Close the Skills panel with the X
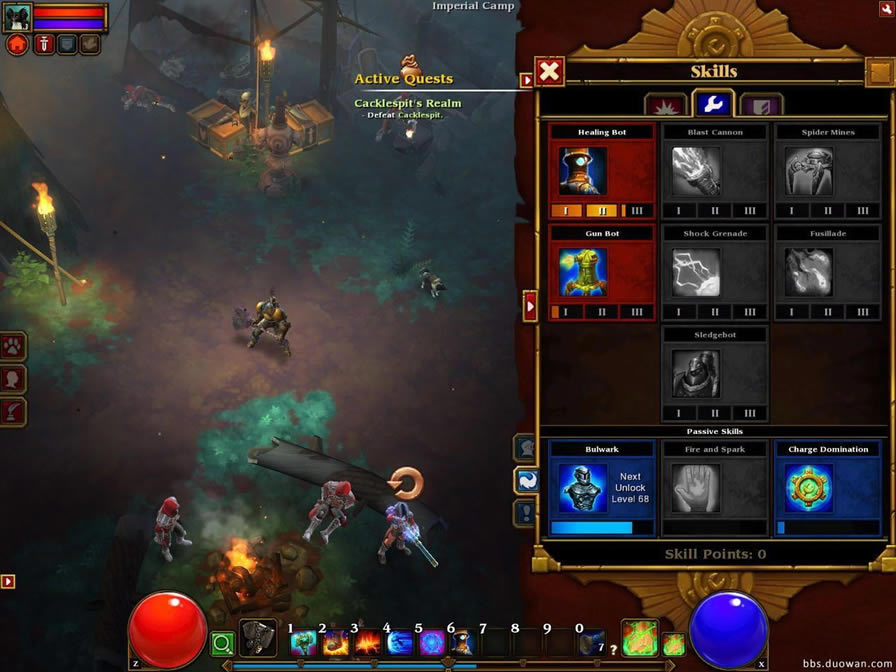The width and height of the screenshot is (896, 672). coord(549,71)
